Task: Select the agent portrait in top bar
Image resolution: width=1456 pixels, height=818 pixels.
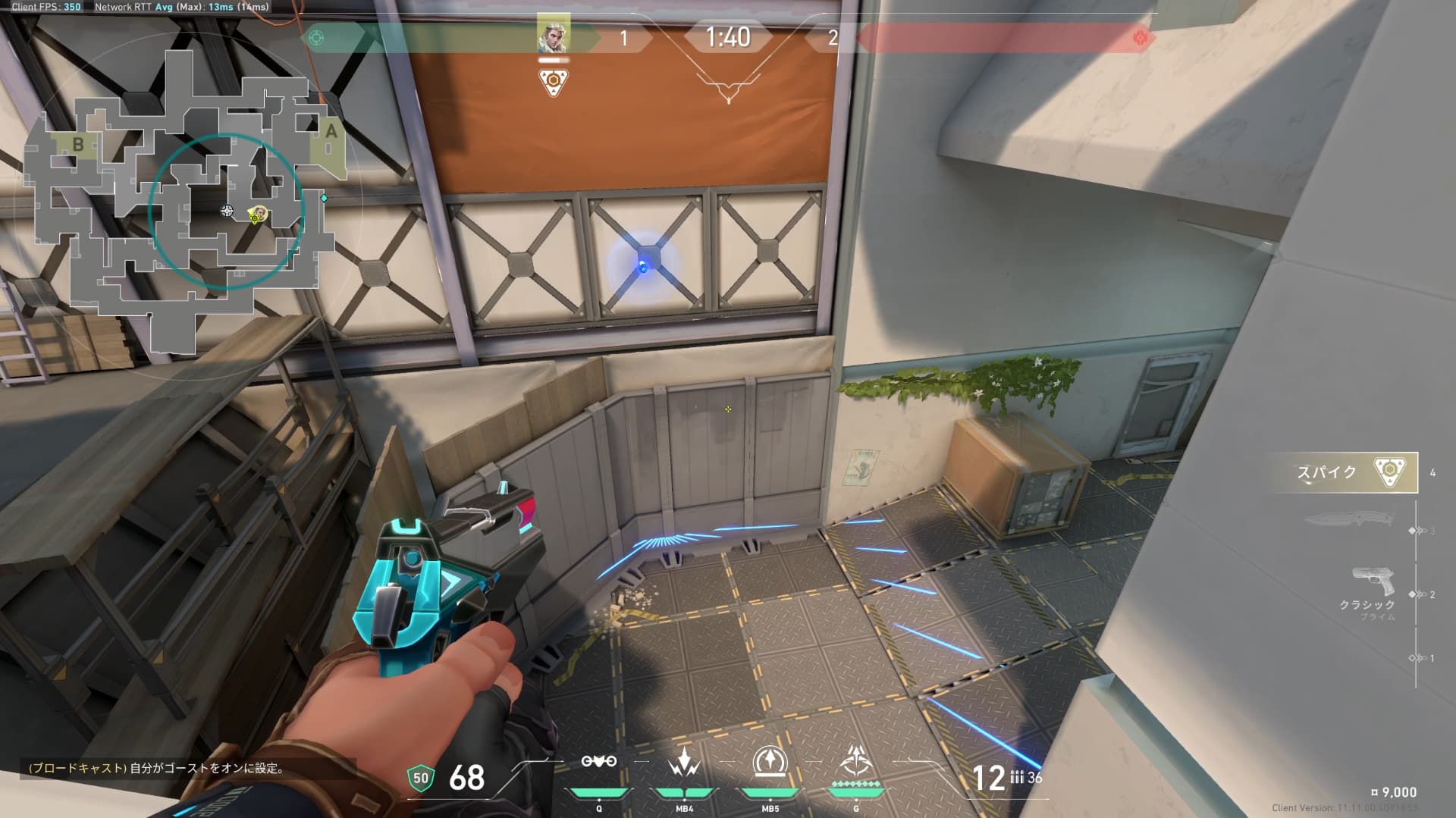Action: click(553, 36)
